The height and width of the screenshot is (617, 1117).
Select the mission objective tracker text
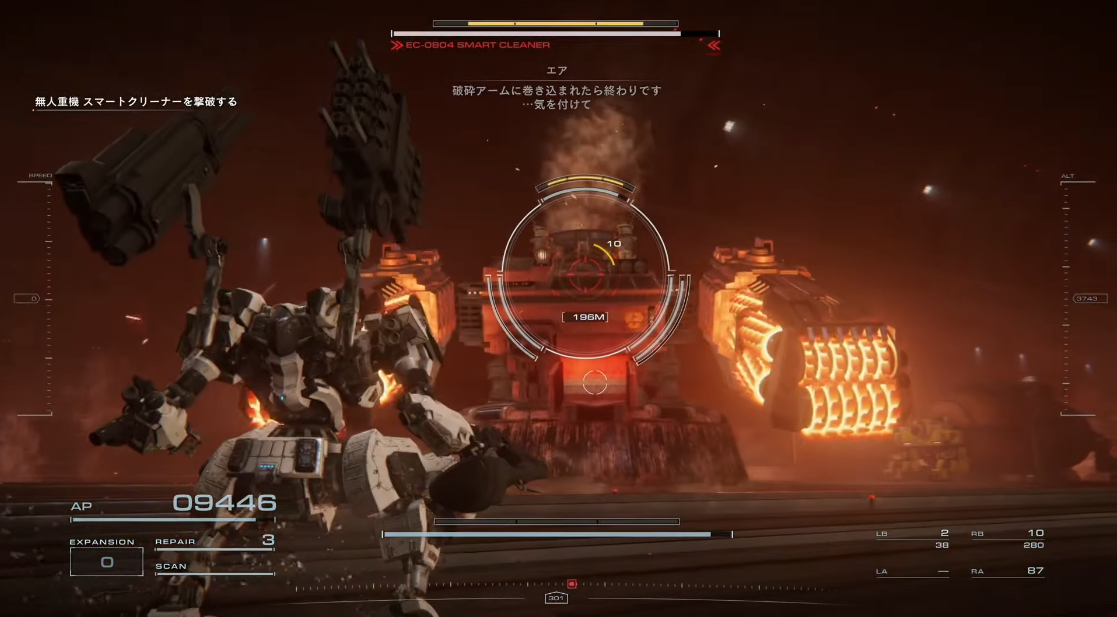click(136, 101)
